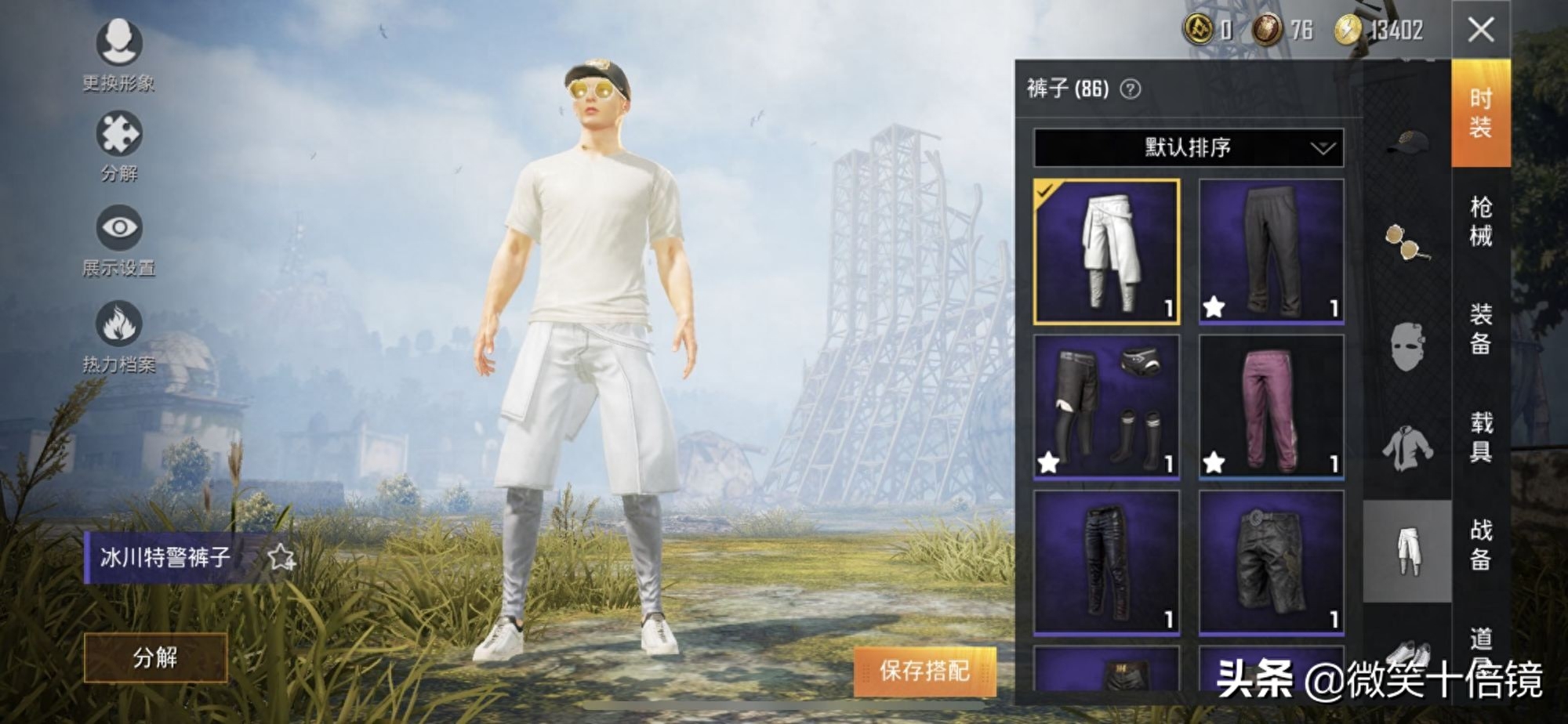Select the black leather shorts slot
Image resolution: width=1568 pixels, height=724 pixels.
1271,562
